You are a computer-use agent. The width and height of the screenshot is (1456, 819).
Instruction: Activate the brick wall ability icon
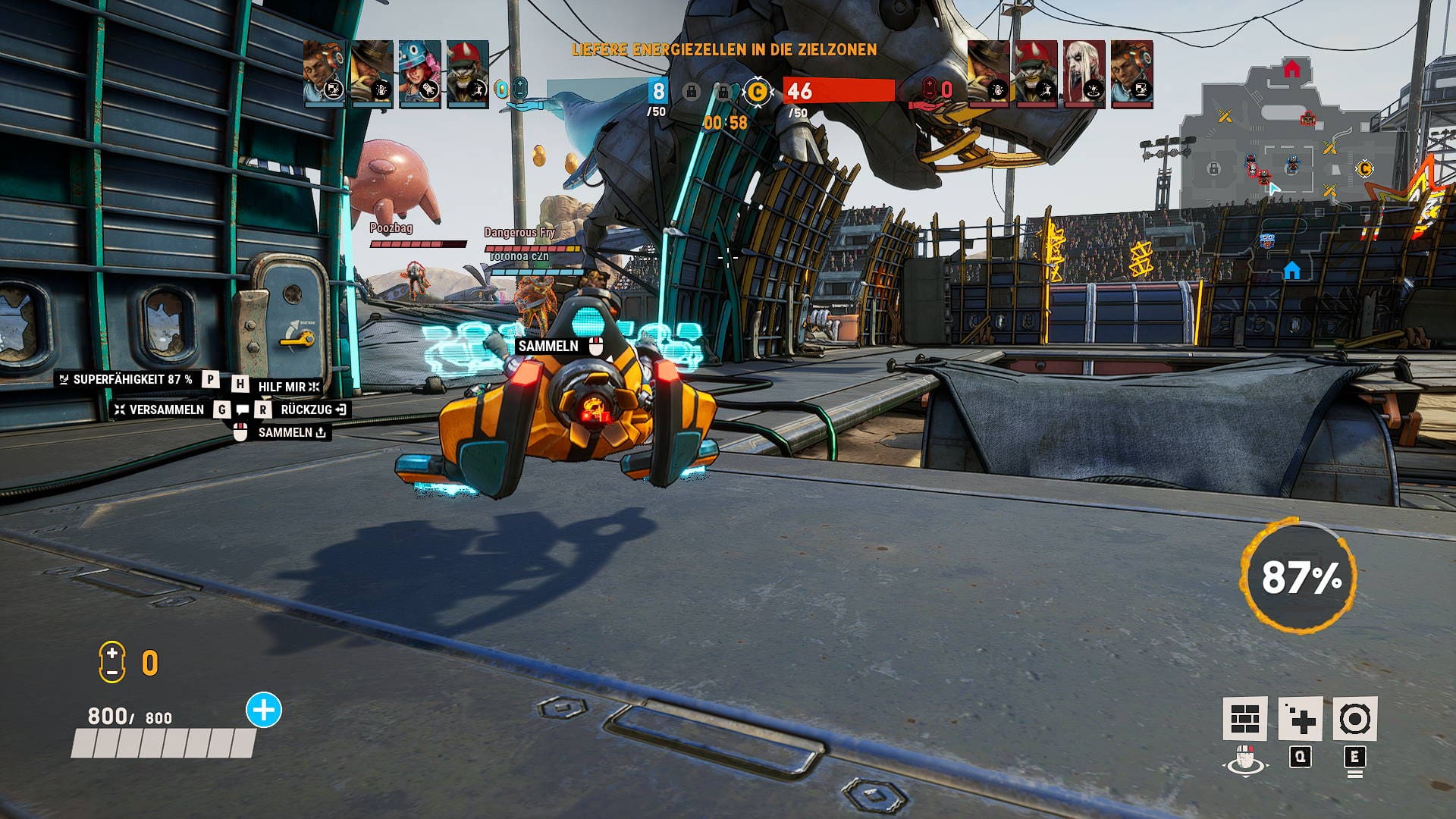pos(1244,718)
